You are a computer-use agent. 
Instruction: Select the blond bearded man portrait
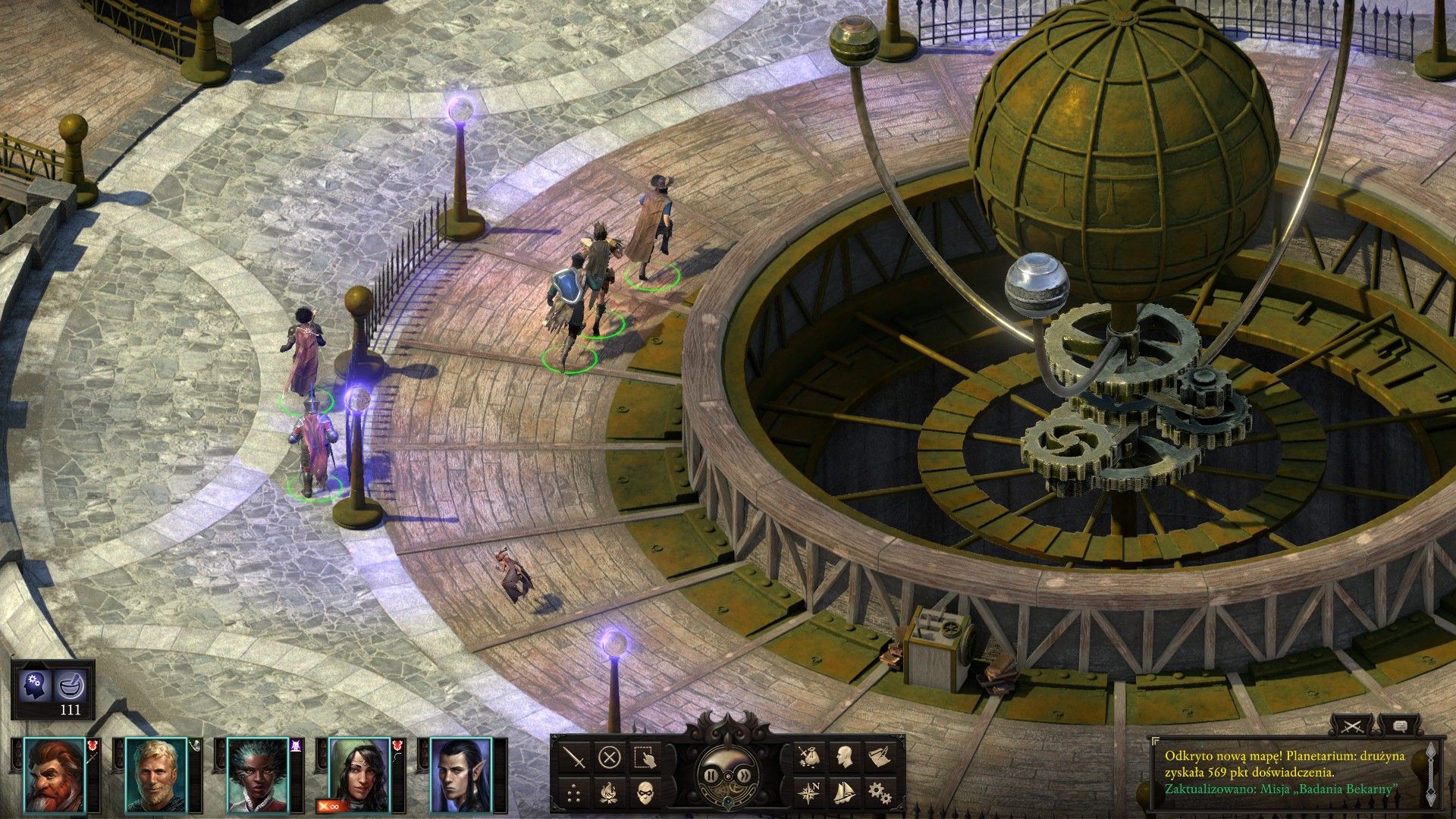(x=156, y=774)
